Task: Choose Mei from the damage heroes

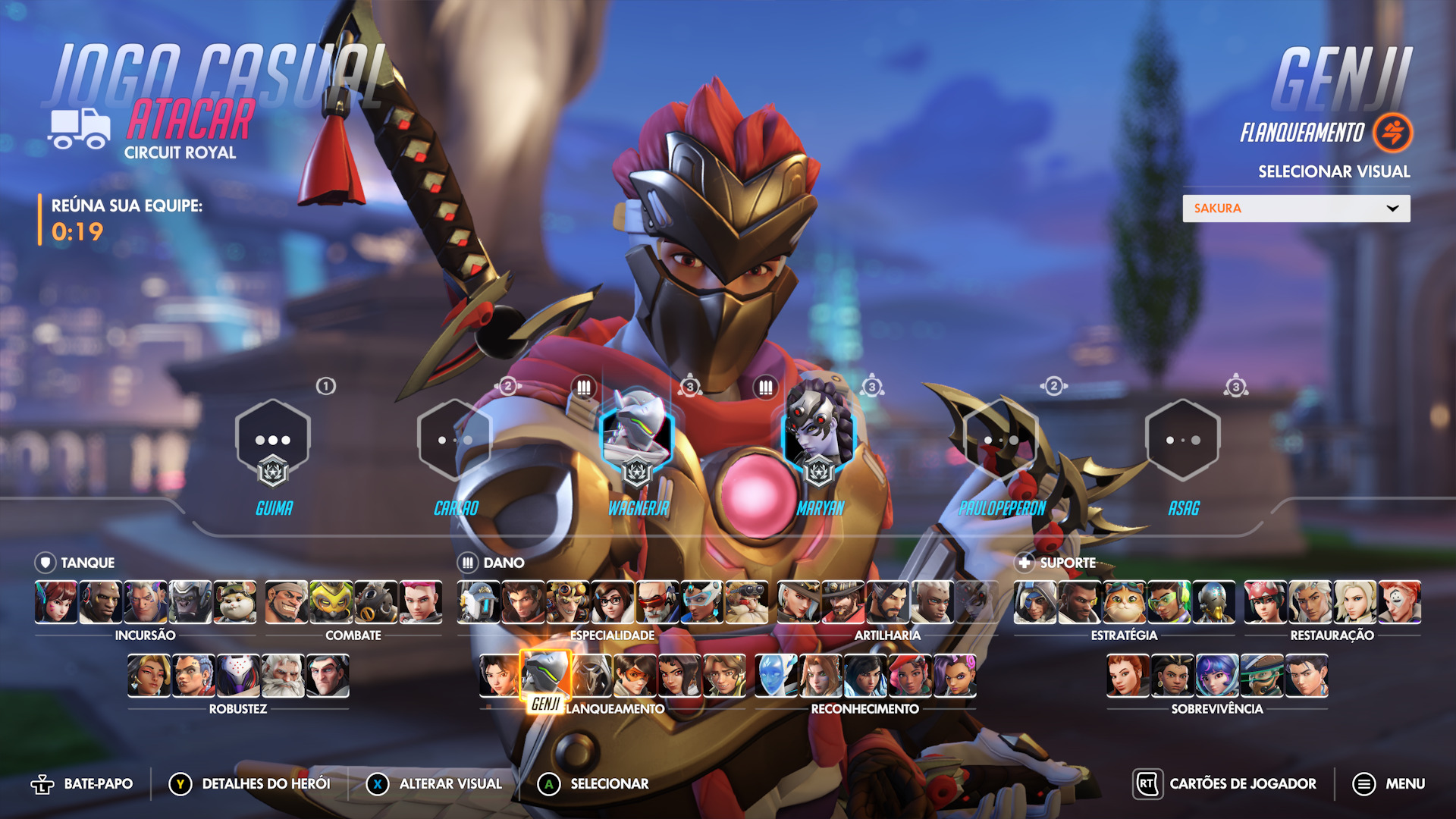Action: pyautogui.click(x=613, y=602)
